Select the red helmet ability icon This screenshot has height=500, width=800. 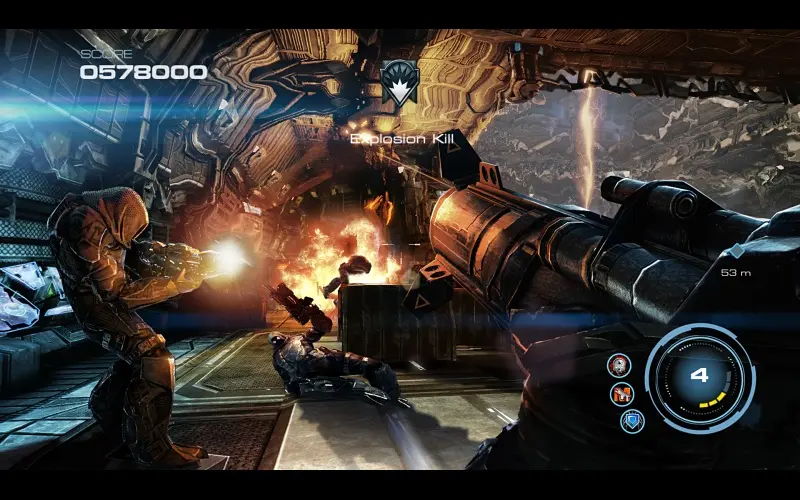(620, 365)
